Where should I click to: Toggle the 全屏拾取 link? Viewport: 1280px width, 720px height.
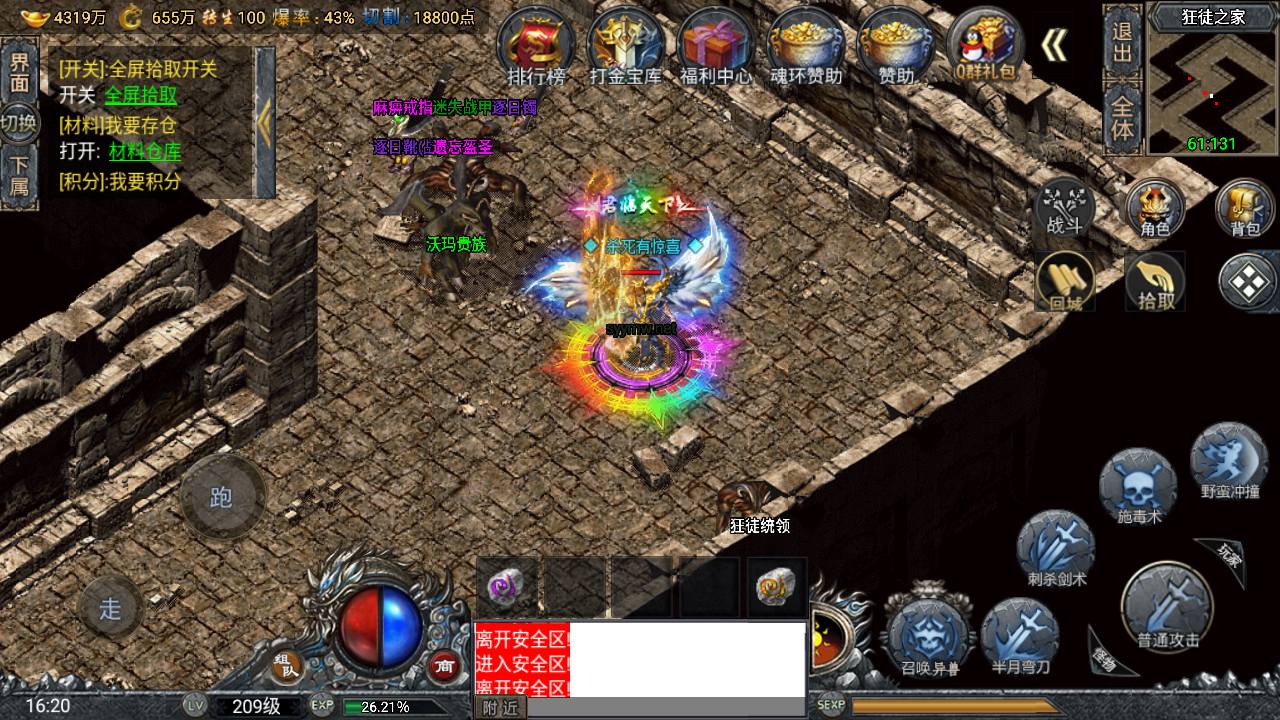[x=141, y=95]
